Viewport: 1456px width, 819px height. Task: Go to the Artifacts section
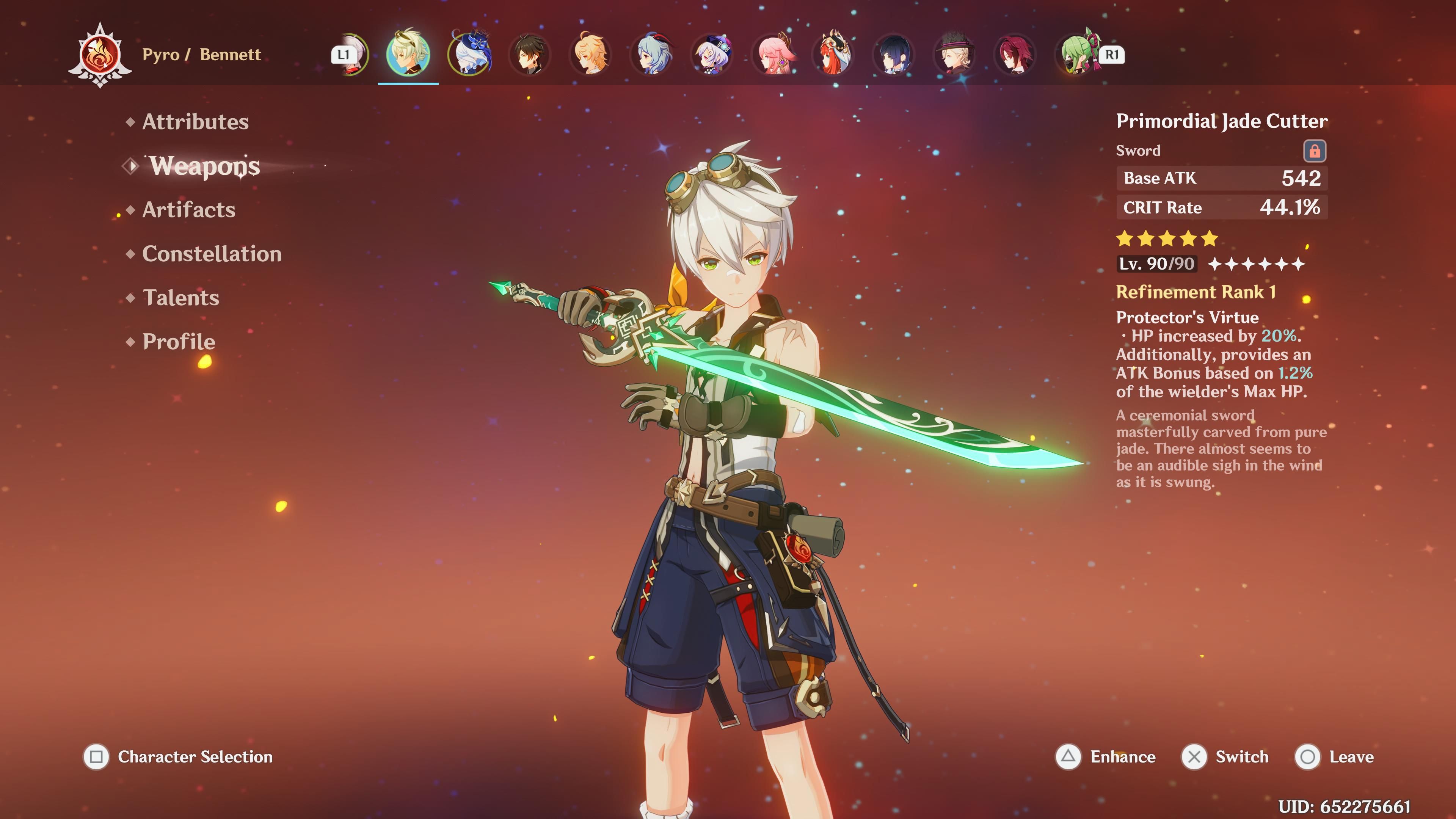pos(188,210)
